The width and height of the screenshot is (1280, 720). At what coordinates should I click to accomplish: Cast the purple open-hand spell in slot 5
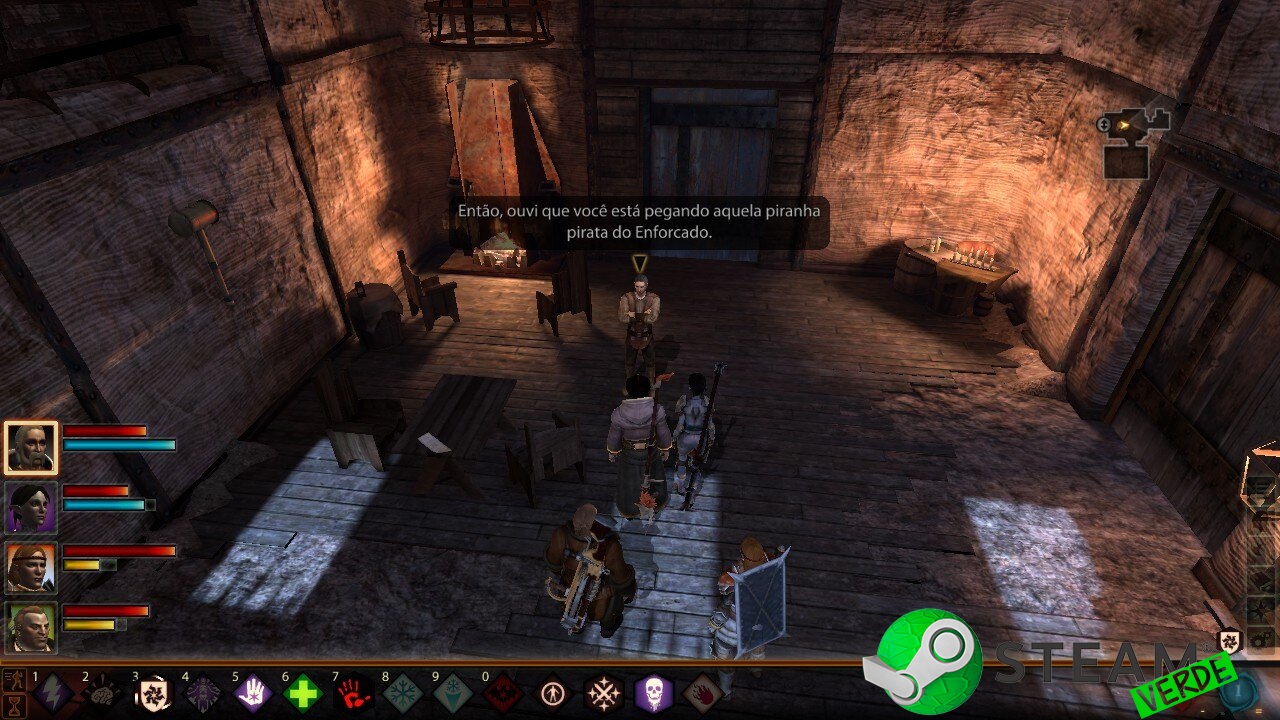[253, 692]
